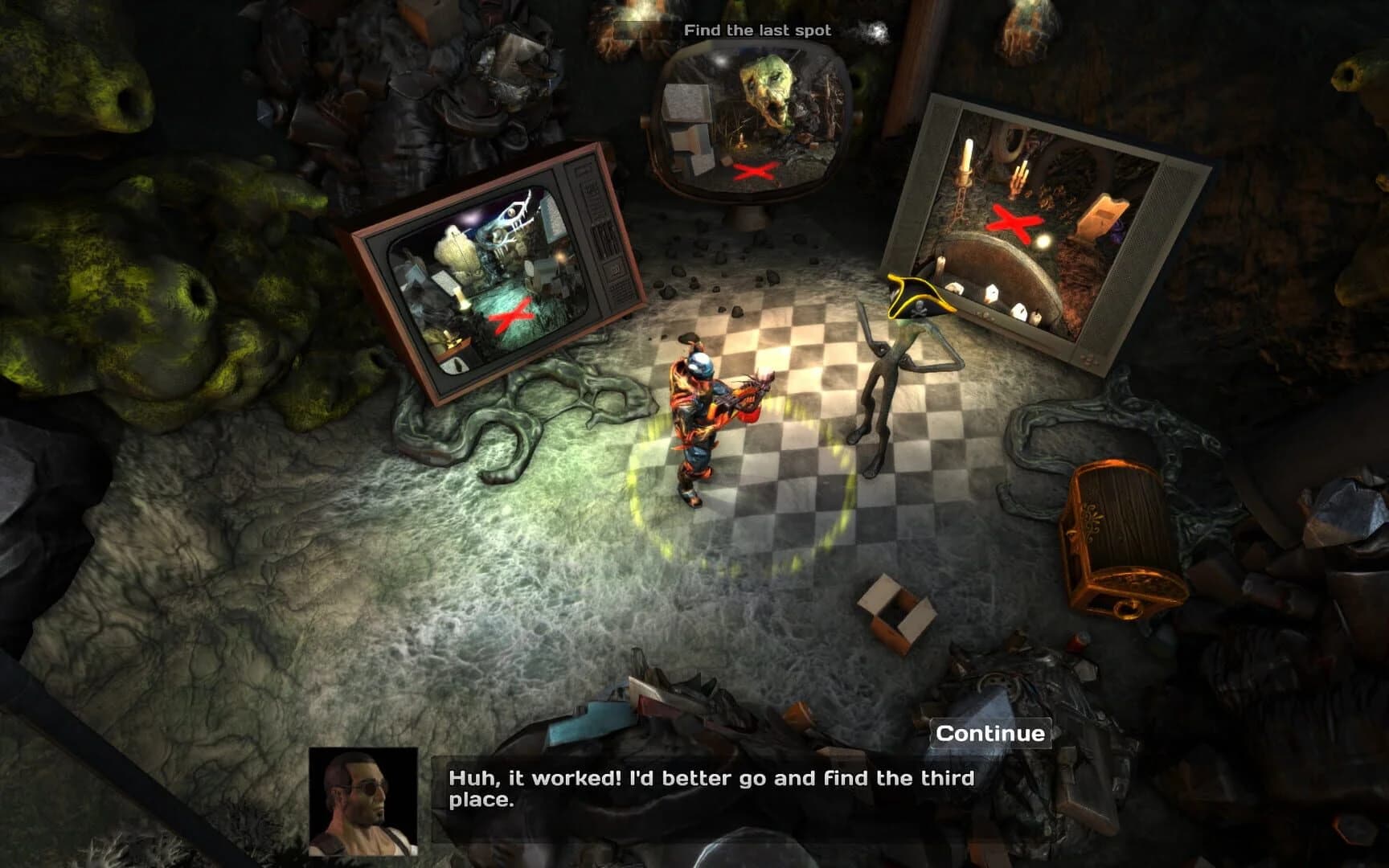Screen dimensions: 1389x868
Task: Select the 'Find the last spot' objective banner
Action: (x=759, y=31)
